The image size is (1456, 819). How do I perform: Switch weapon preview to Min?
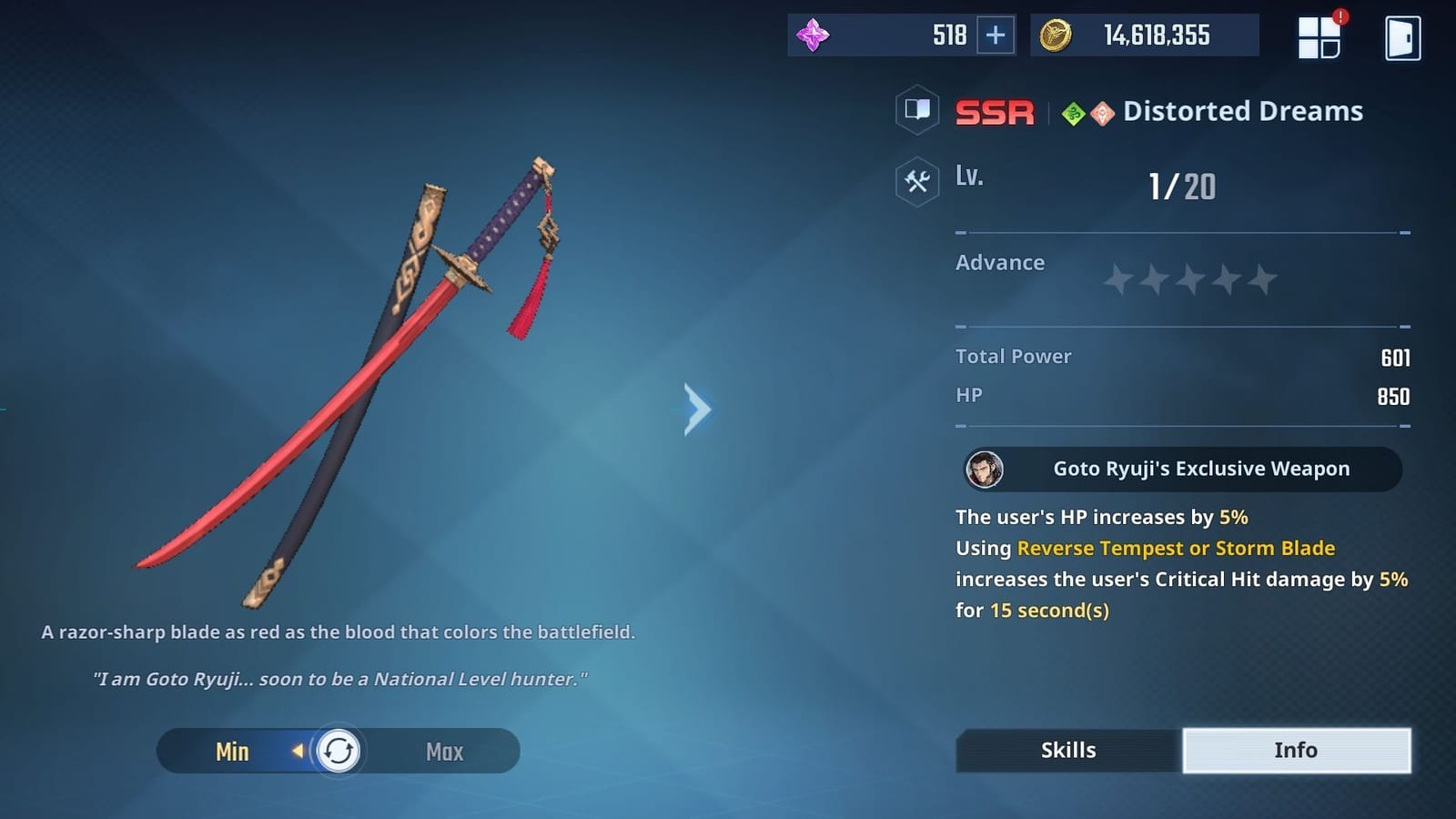pos(234,752)
